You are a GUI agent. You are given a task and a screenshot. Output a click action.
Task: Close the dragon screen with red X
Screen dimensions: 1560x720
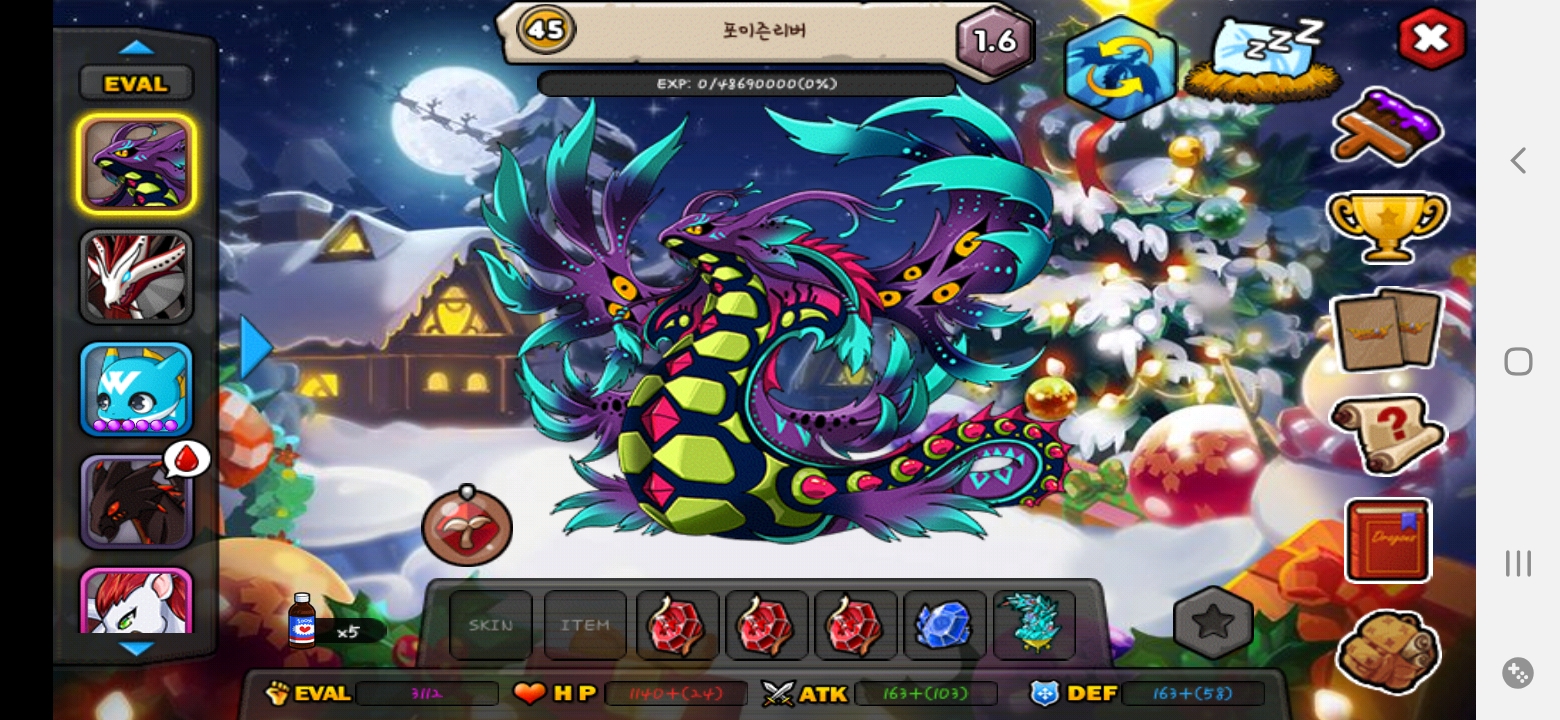coord(1431,38)
